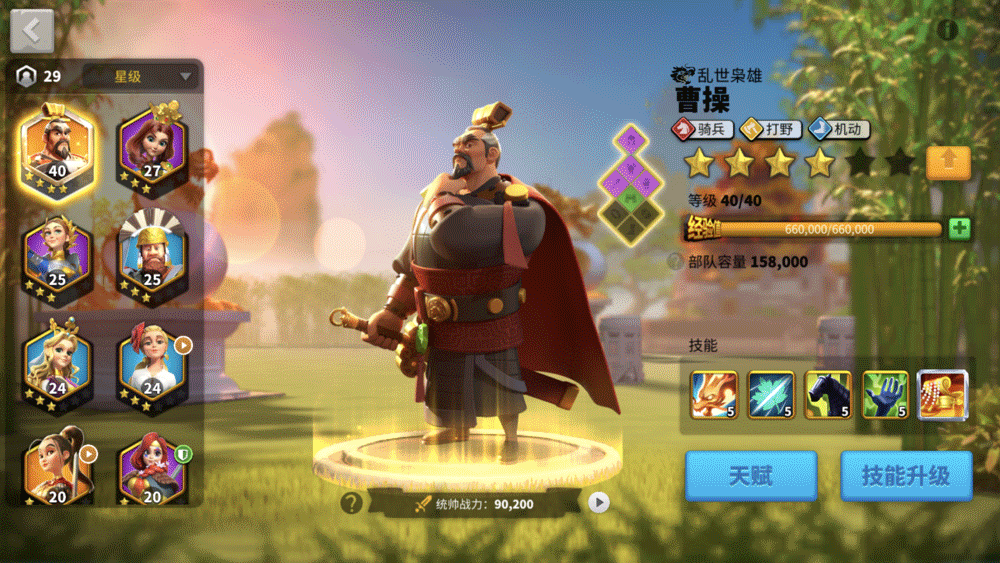Click the play arrow beside commander power
The height and width of the screenshot is (563, 1000).
pos(598,503)
